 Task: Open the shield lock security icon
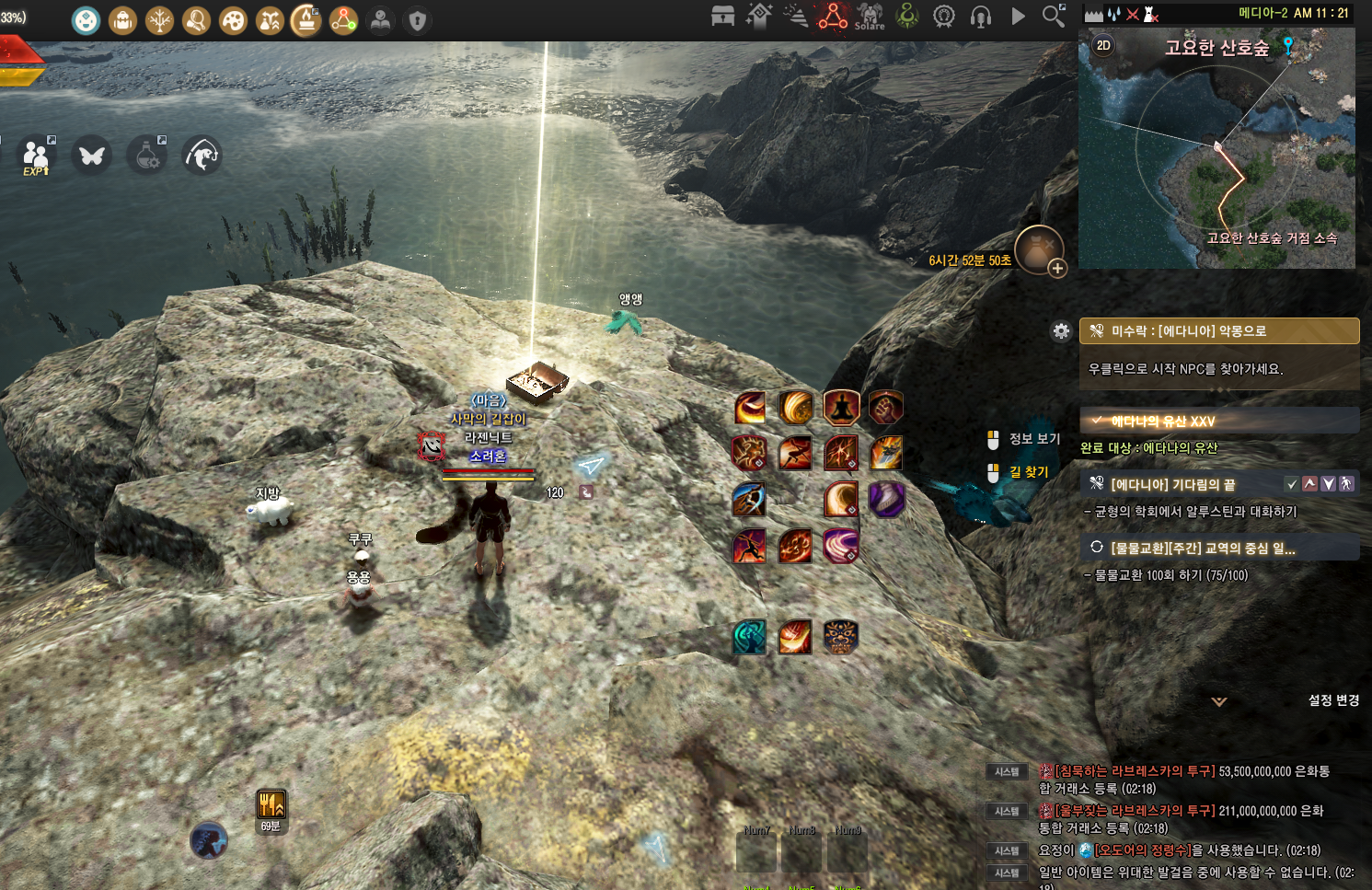coord(417,20)
